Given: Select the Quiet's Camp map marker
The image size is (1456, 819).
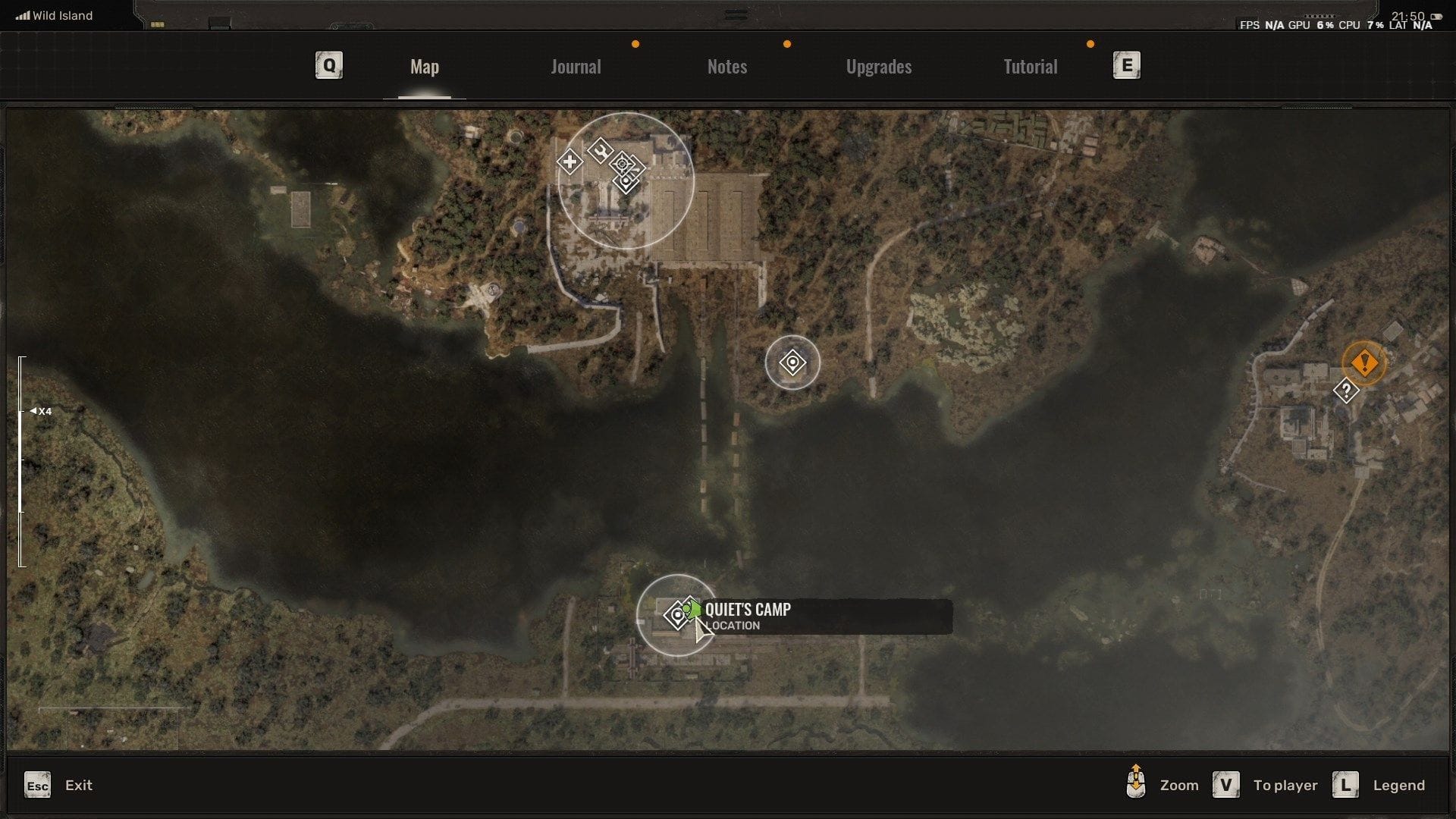Looking at the screenshot, I should tap(677, 616).
